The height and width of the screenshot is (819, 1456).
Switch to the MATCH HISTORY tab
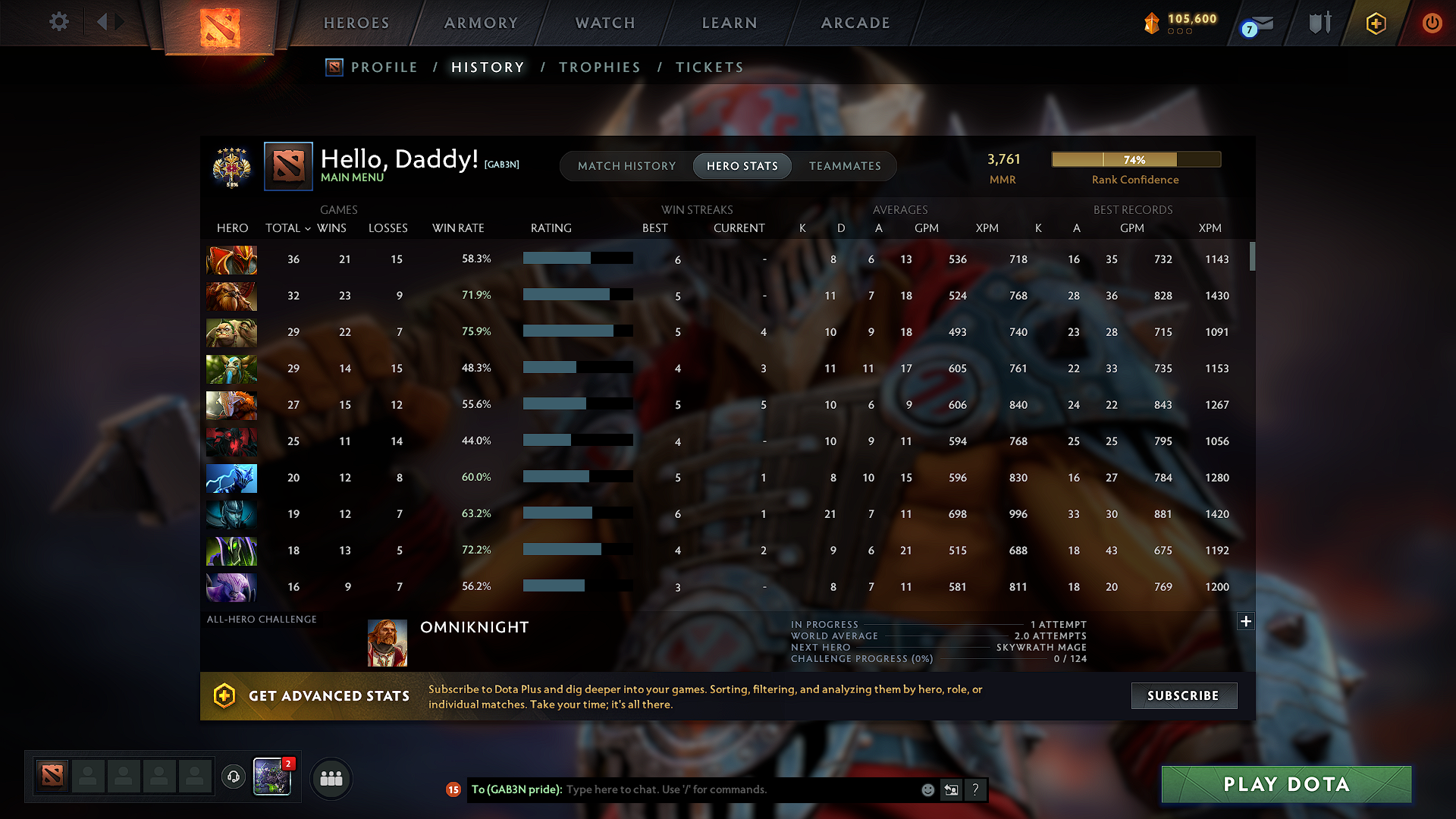[x=626, y=165]
